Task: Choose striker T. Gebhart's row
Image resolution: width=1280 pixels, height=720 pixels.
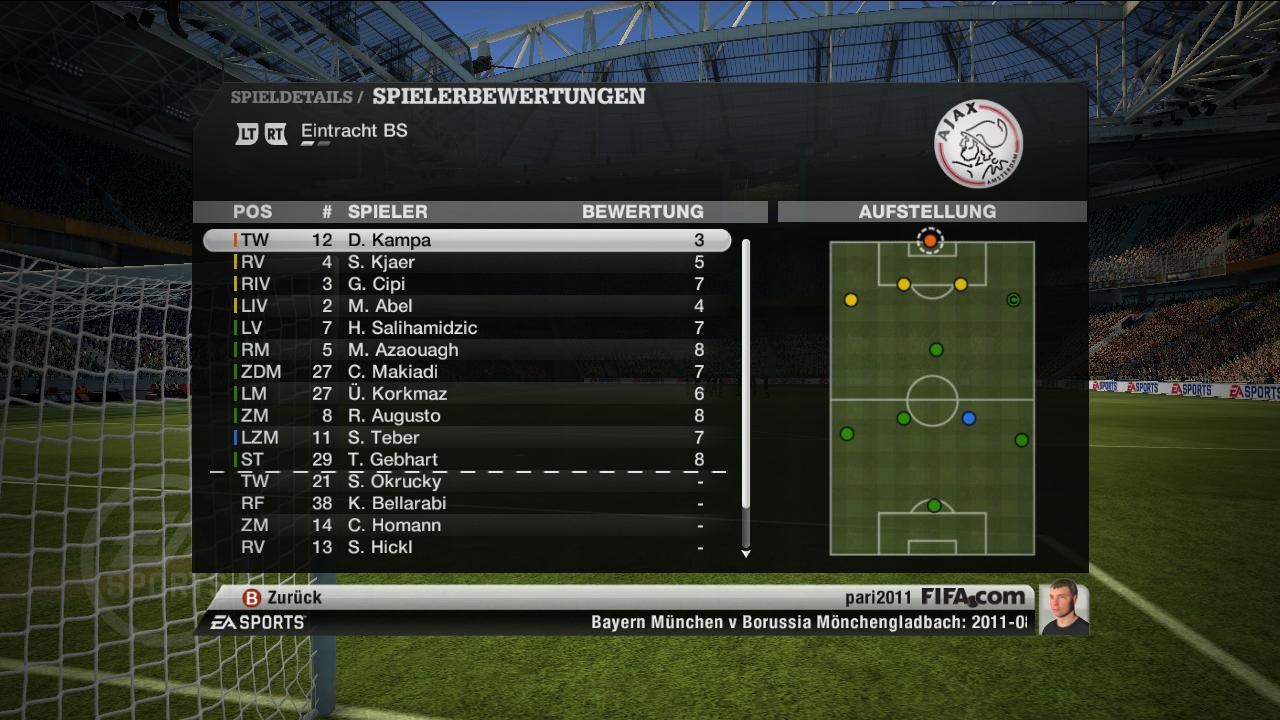Action: click(467, 460)
